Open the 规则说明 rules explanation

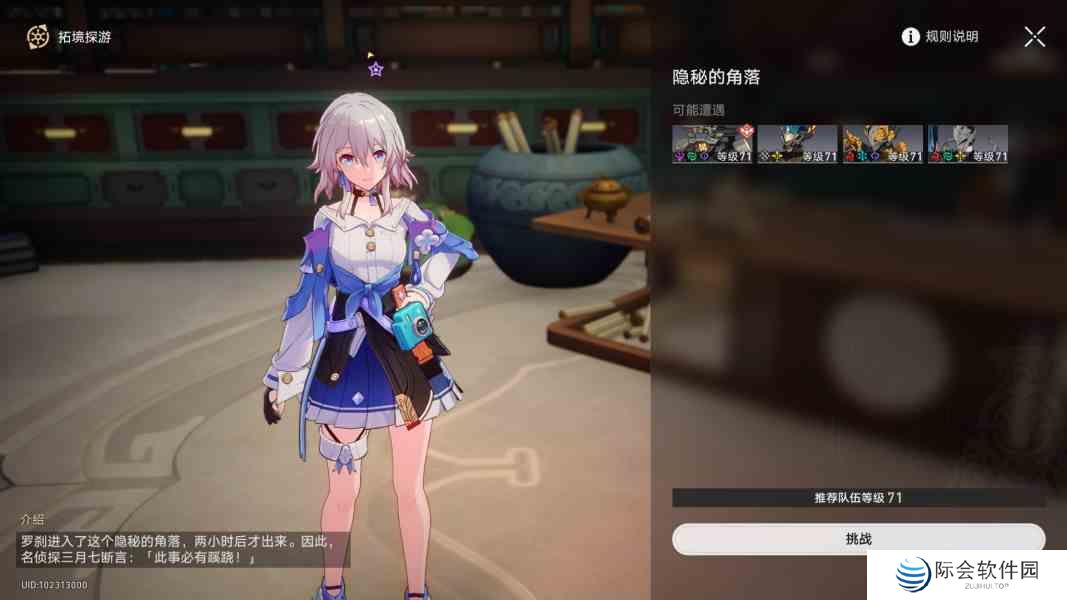coord(940,37)
